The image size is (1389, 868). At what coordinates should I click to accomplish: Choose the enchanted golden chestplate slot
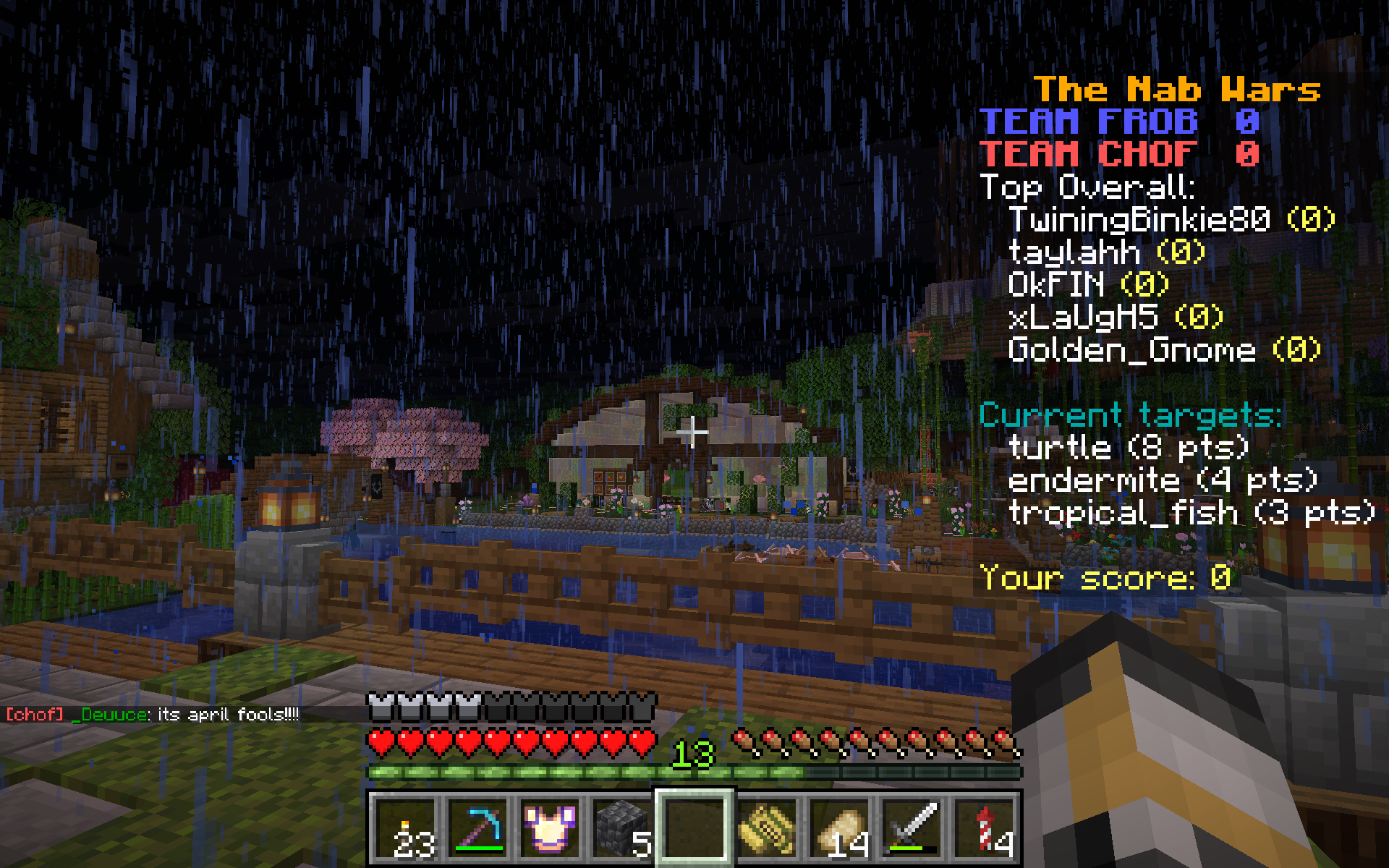tap(550, 828)
